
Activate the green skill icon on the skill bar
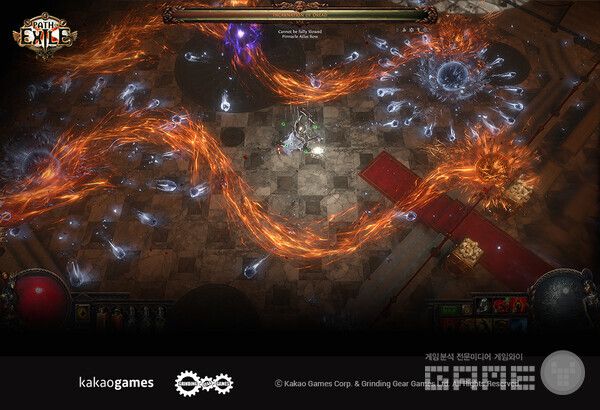448,309
